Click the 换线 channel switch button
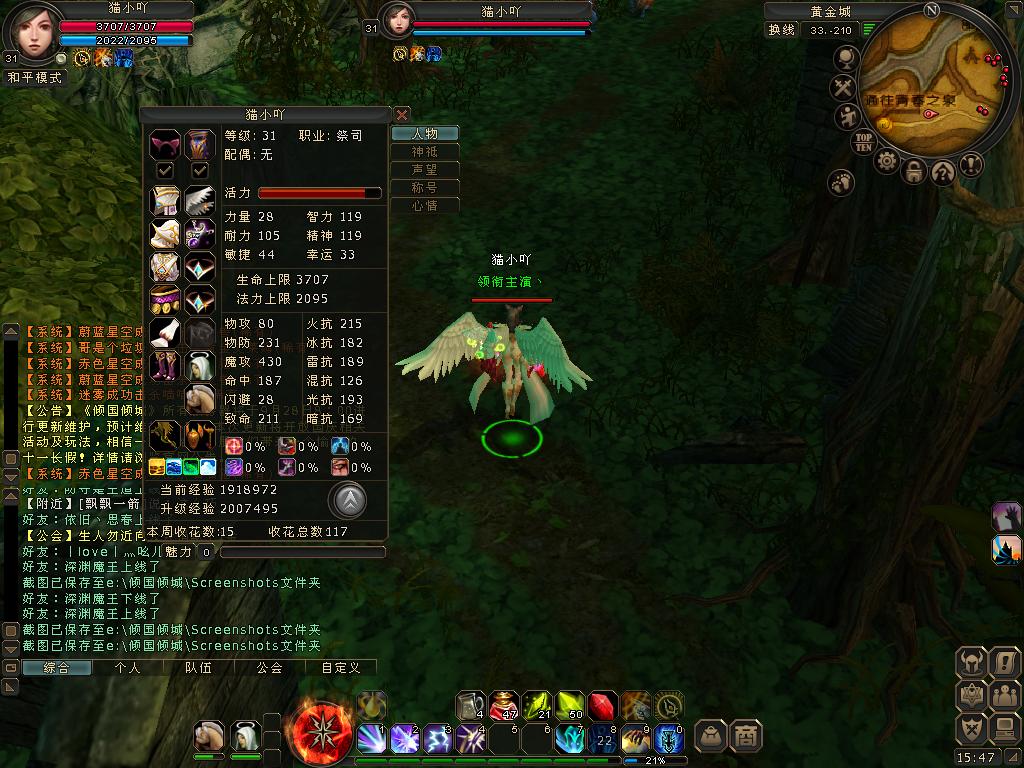 [782, 30]
